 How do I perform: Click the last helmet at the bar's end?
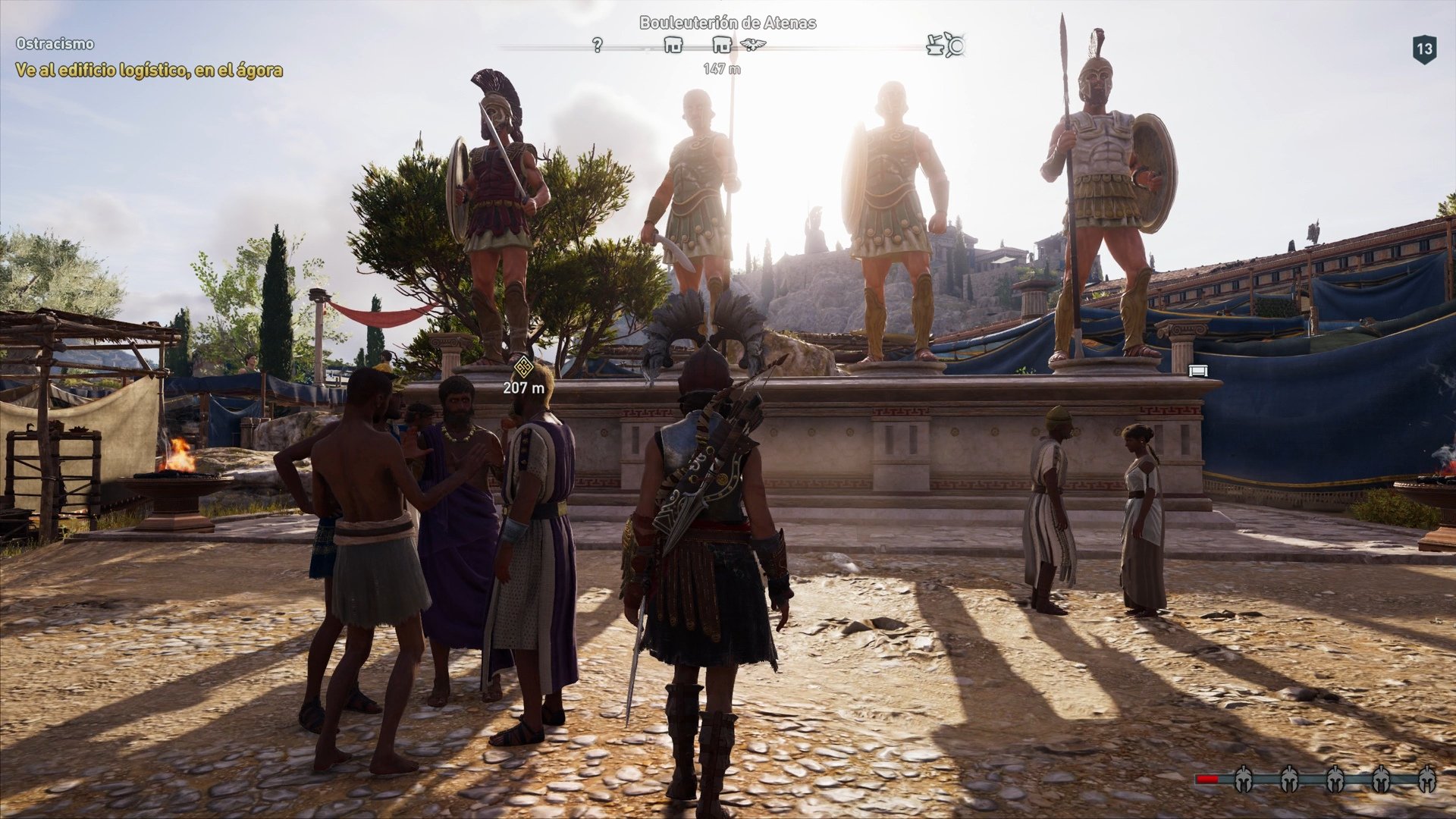1427,780
